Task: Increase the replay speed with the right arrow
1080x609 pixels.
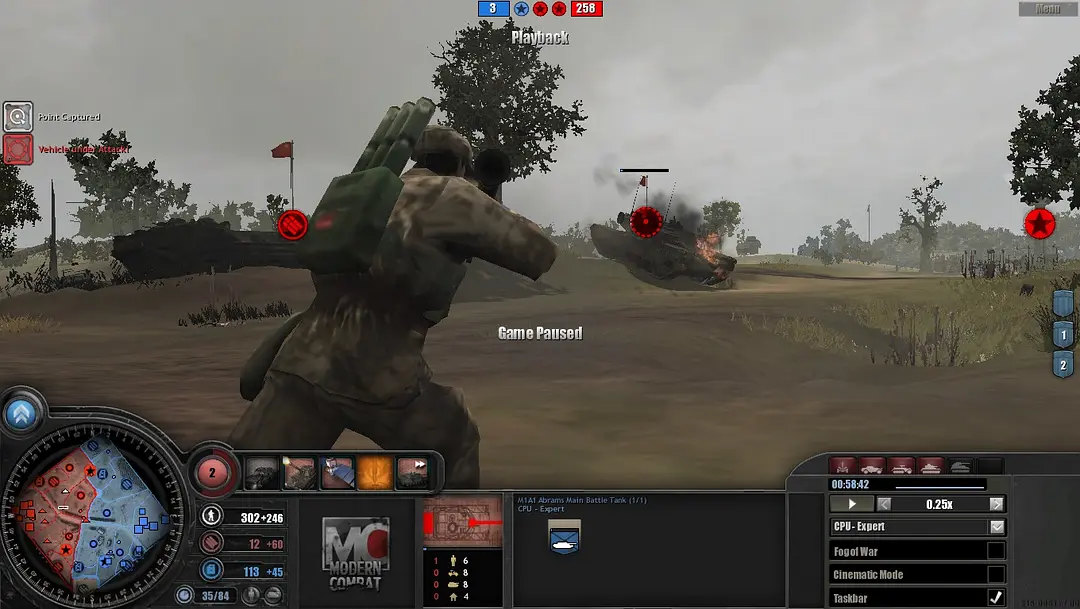Action: pos(996,504)
